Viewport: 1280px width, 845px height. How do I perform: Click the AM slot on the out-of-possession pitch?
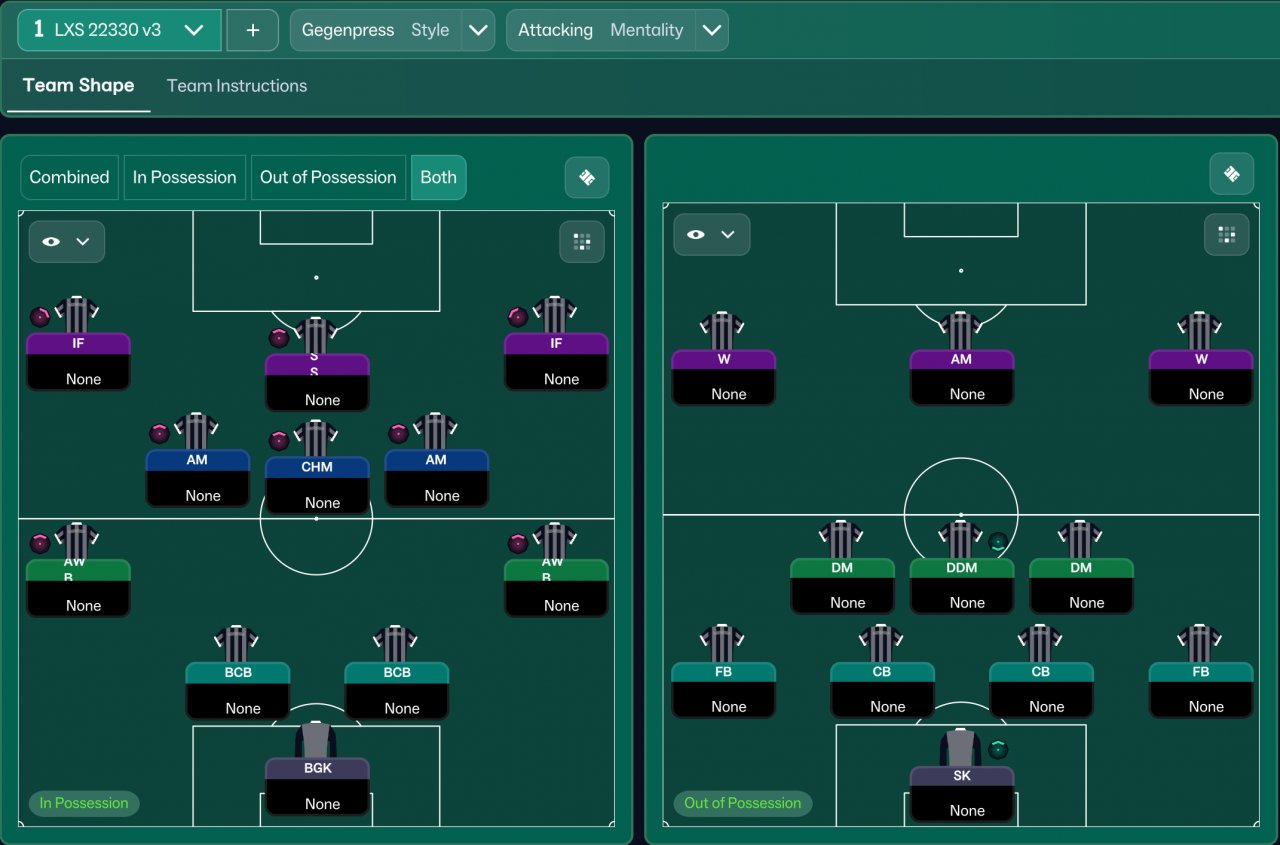click(961, 375)
